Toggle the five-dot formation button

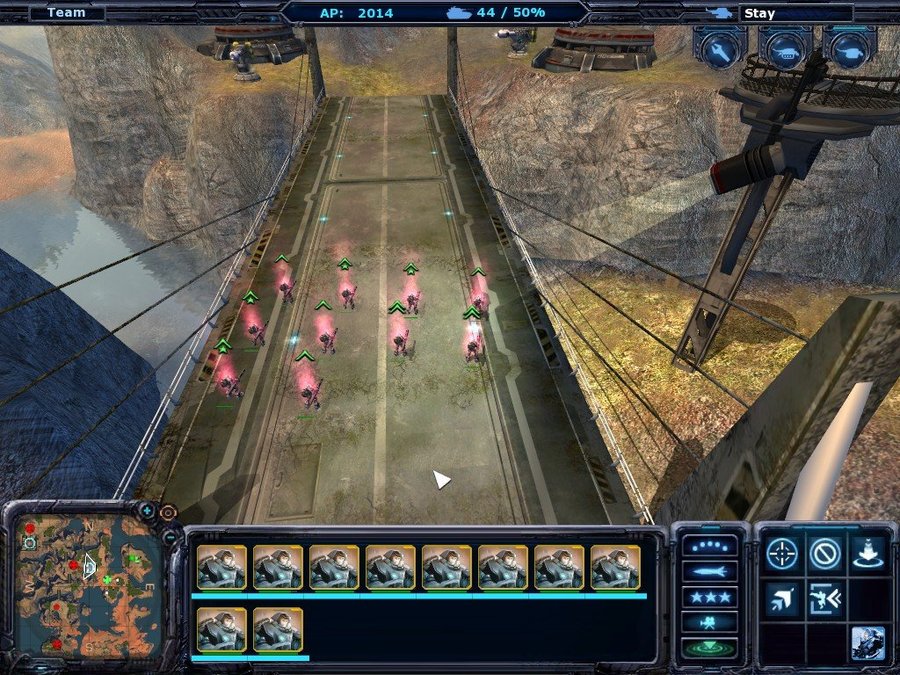point(709,547)
